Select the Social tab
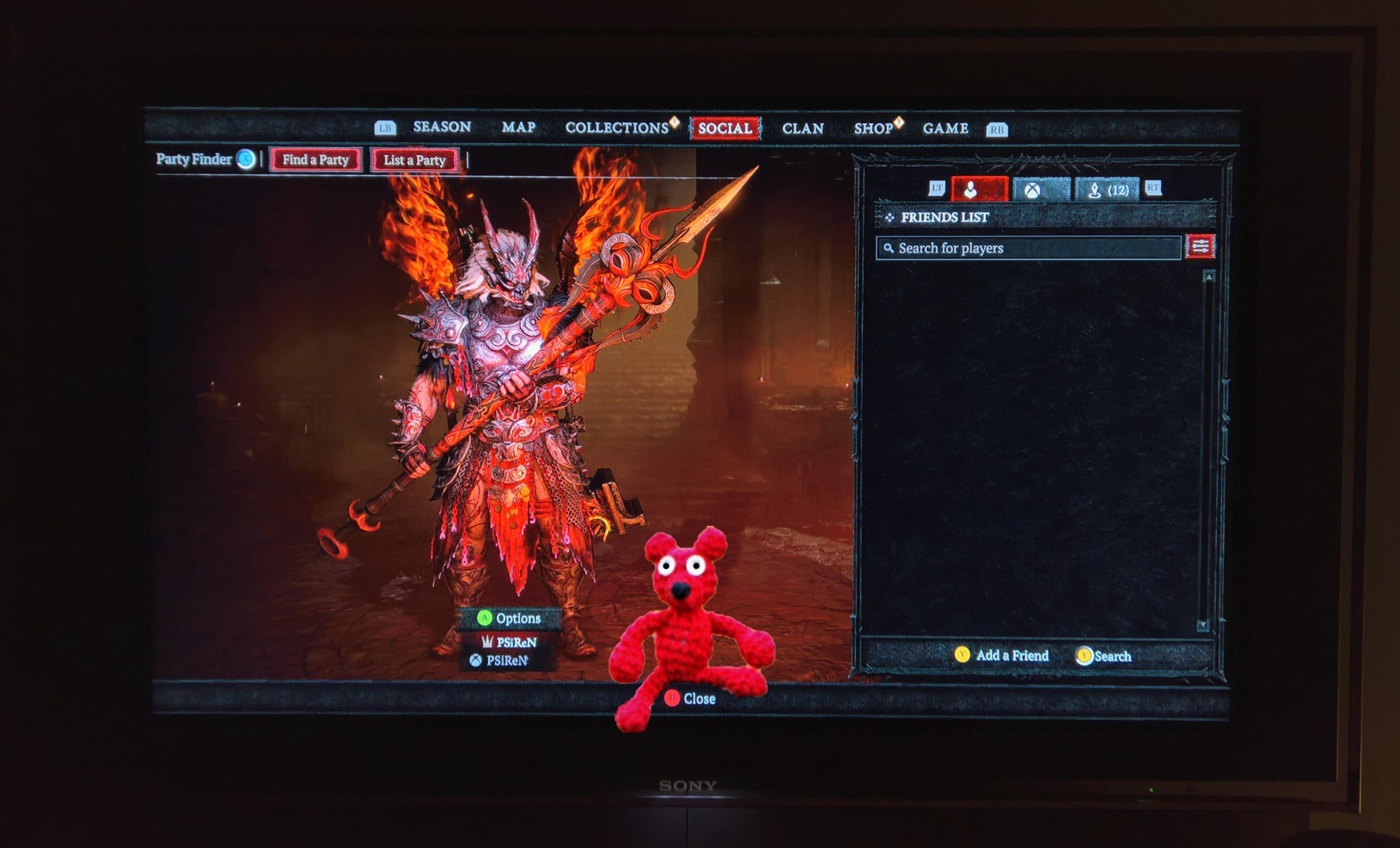 click(725, 129)
